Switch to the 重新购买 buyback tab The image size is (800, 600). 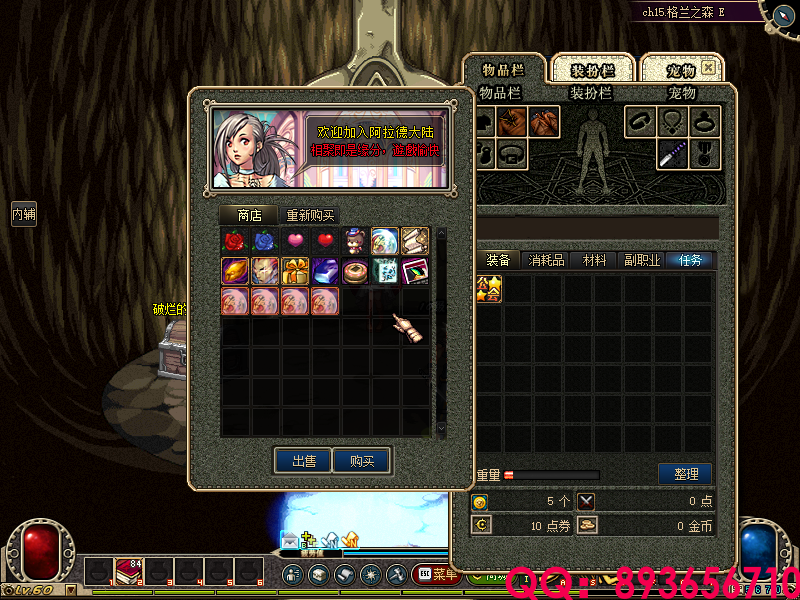[310, 215]
